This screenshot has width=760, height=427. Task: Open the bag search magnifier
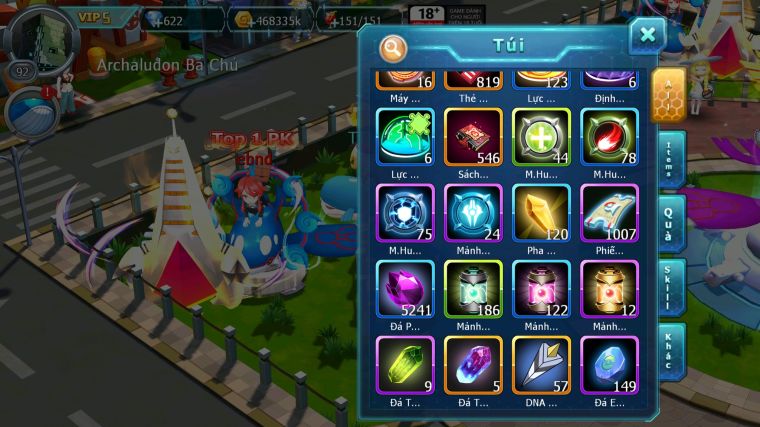(x=393, y=47)
